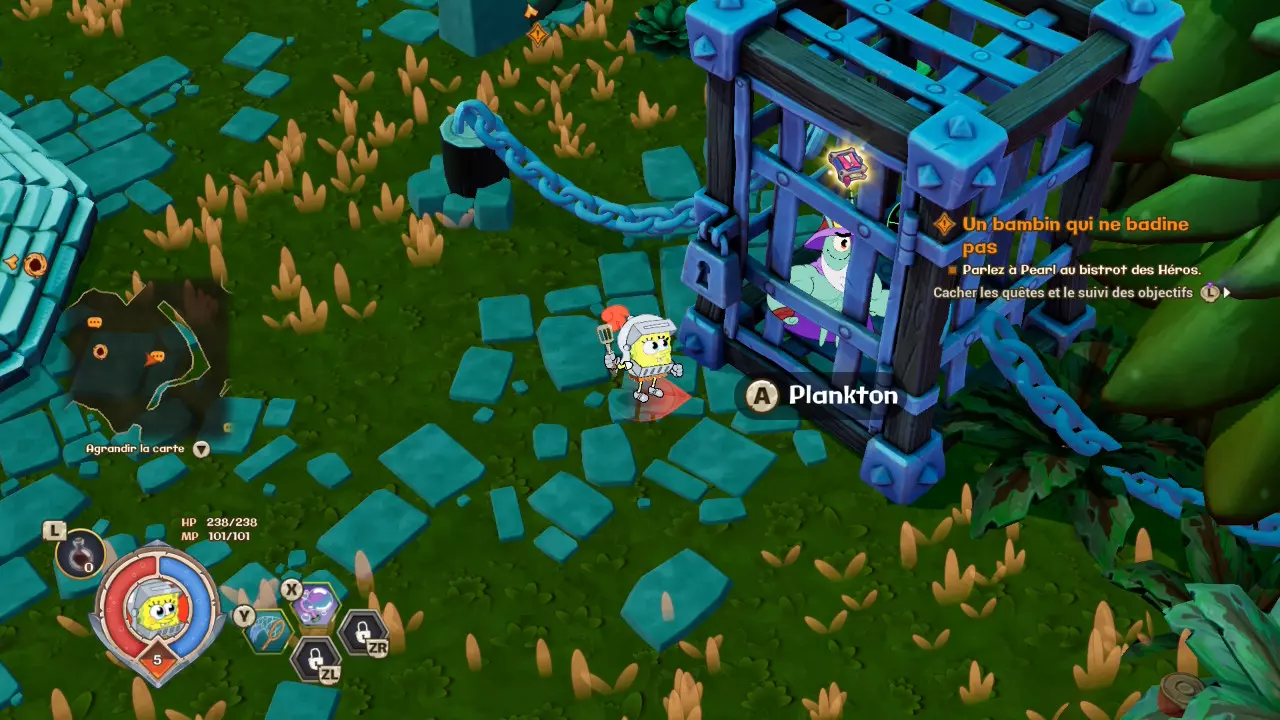Click the upper-left speech bubble minimap marker
The height and width of the screenshot is (720, 1280).
95,323
